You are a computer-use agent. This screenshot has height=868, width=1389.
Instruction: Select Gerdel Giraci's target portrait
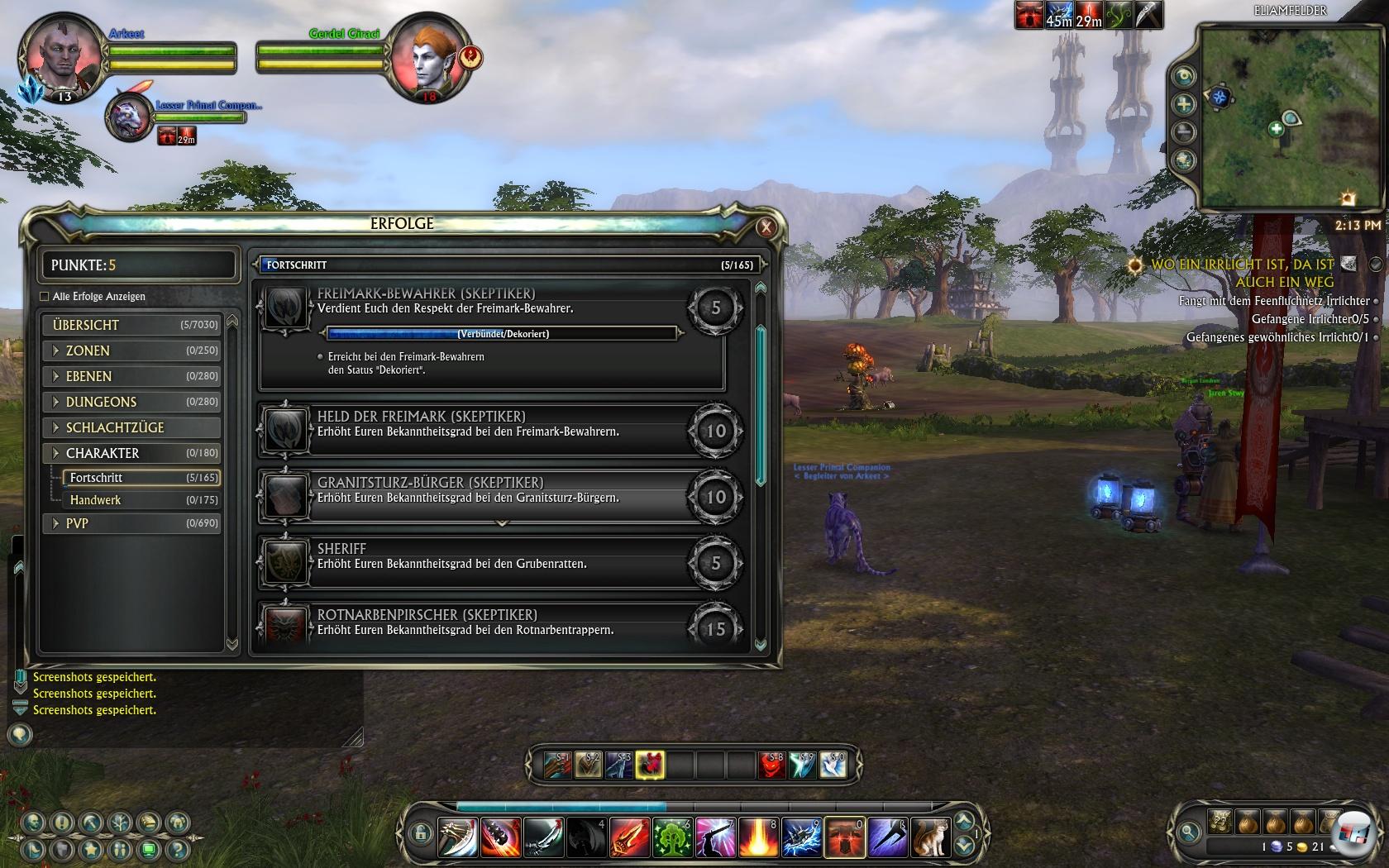pos(428,58)
